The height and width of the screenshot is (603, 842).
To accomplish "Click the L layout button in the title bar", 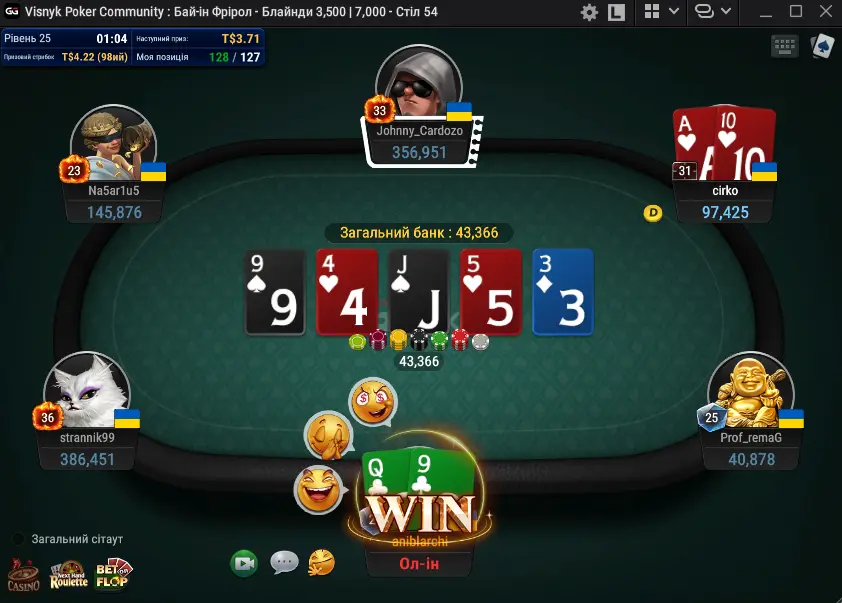I will tap(616, 12).
